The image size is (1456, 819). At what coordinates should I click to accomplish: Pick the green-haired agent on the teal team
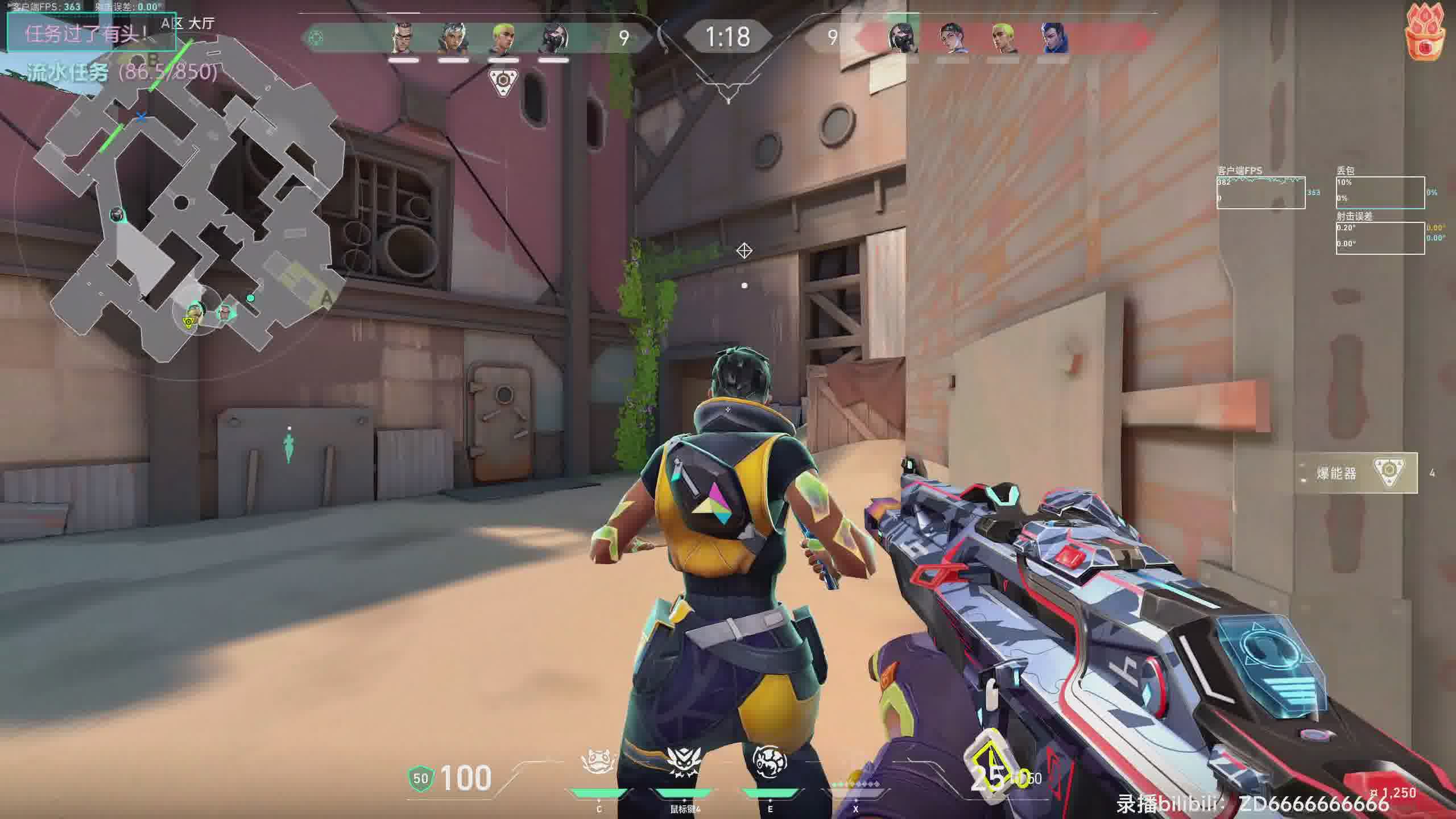point(503,38)
